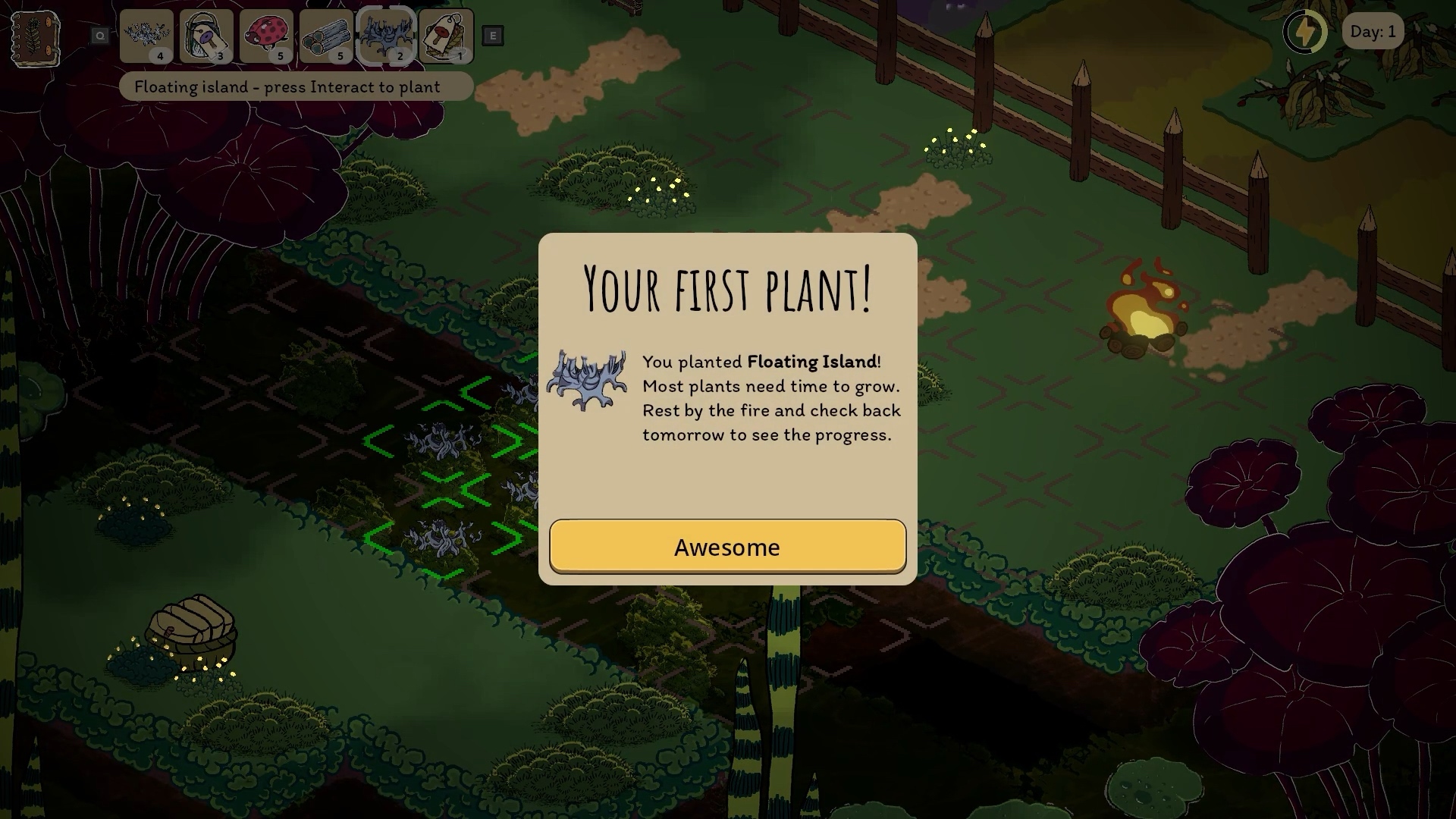
Task: Click the lightning bolt energy icon
Action: point(1304,32)
